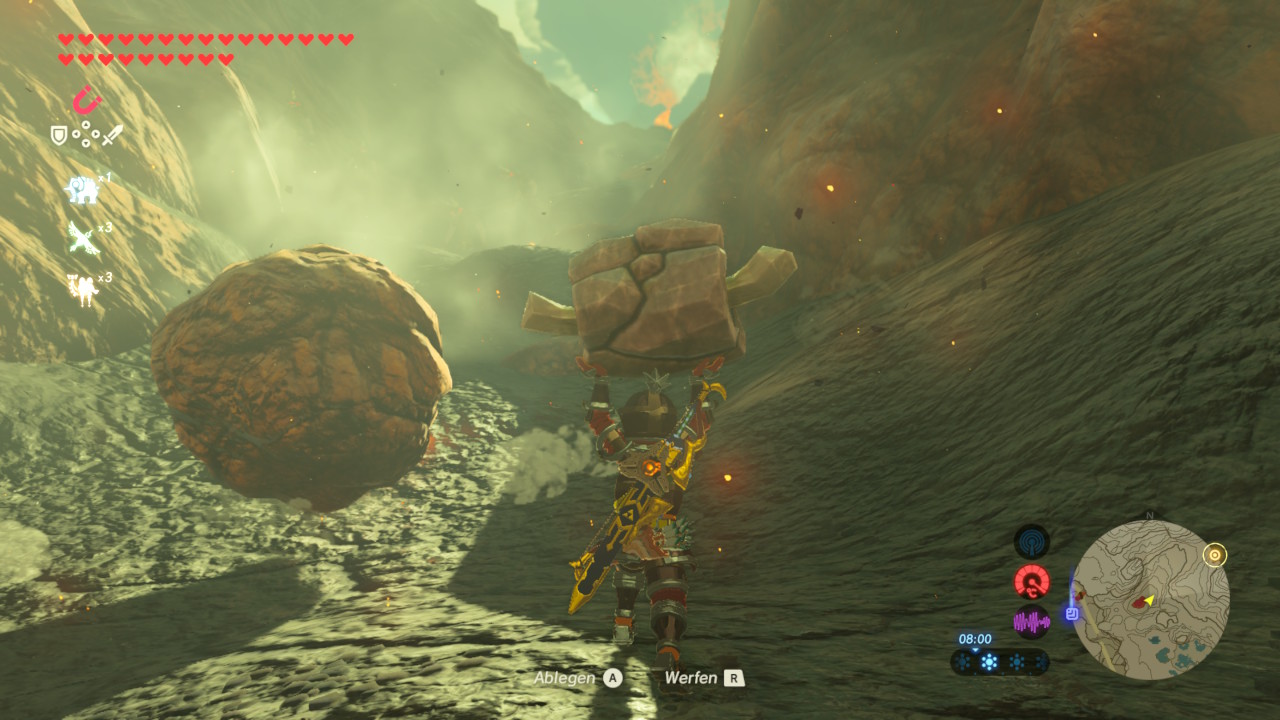The width and height of the screenshot is (1280, 720).
Task: Use the camel champion ability icon
Action: point(82,288)
